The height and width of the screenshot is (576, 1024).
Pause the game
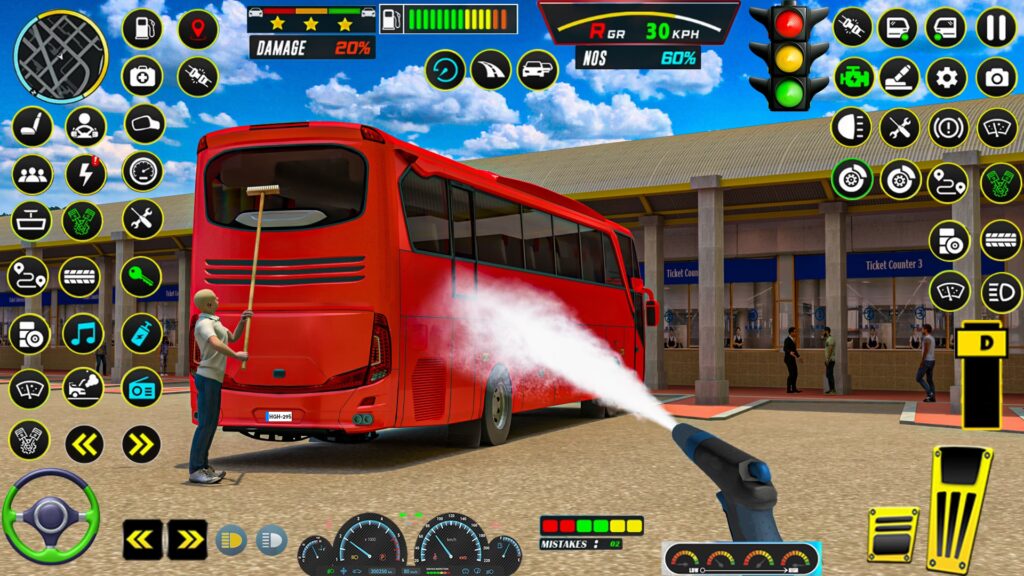996,28
